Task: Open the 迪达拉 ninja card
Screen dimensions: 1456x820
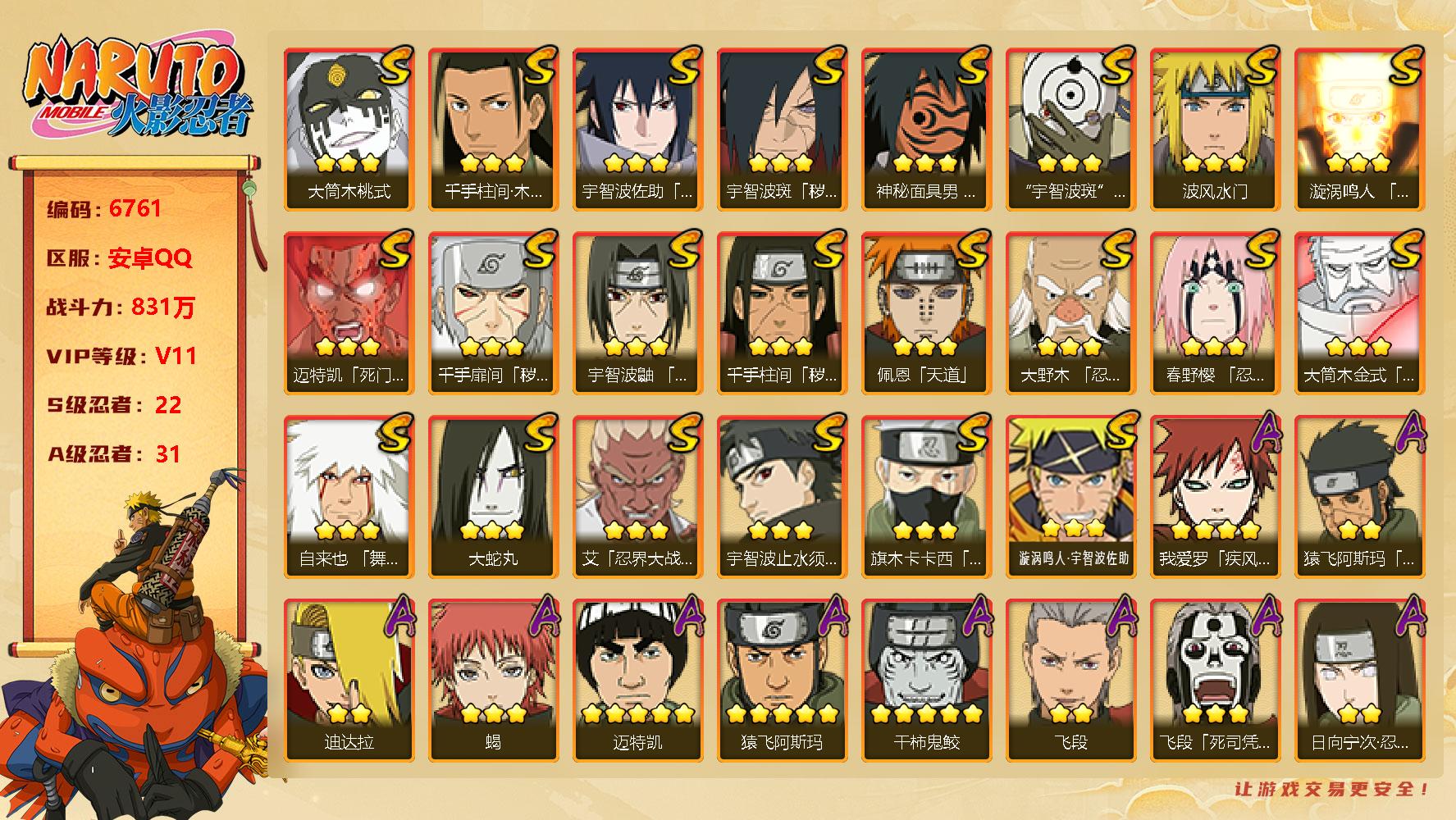Action: click(349, 680)
